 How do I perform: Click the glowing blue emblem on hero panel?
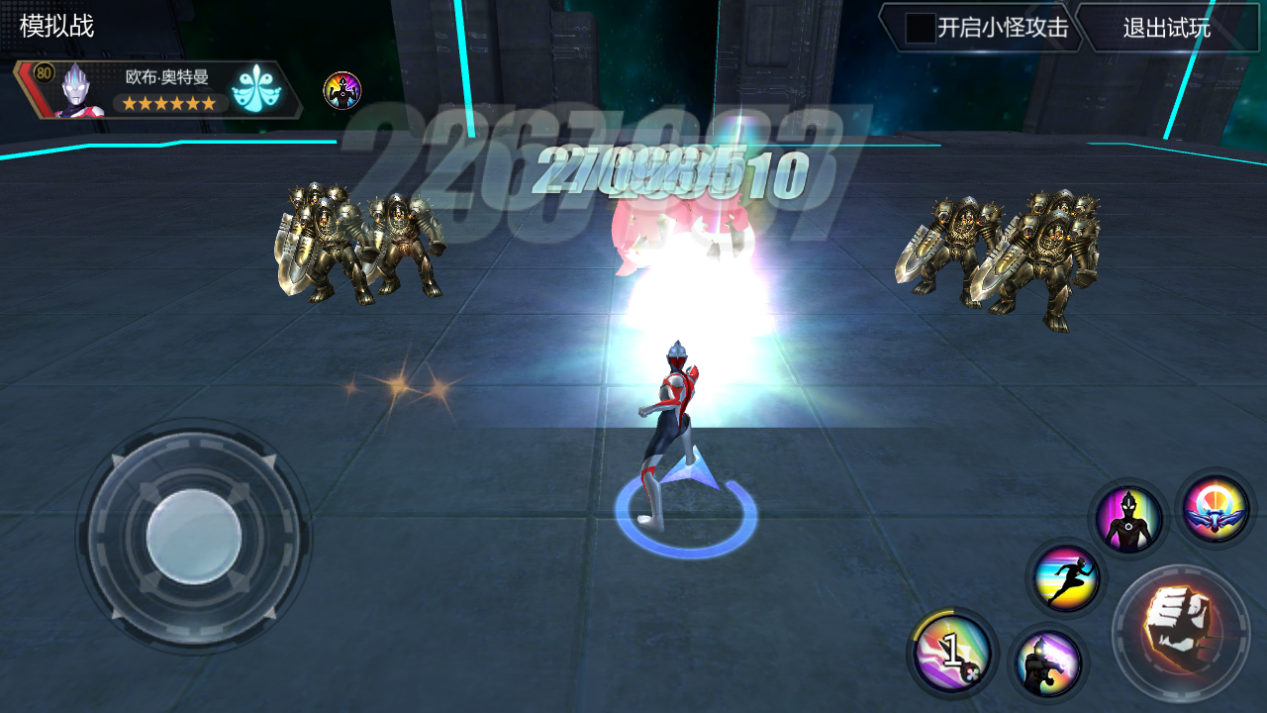[257, 91]
